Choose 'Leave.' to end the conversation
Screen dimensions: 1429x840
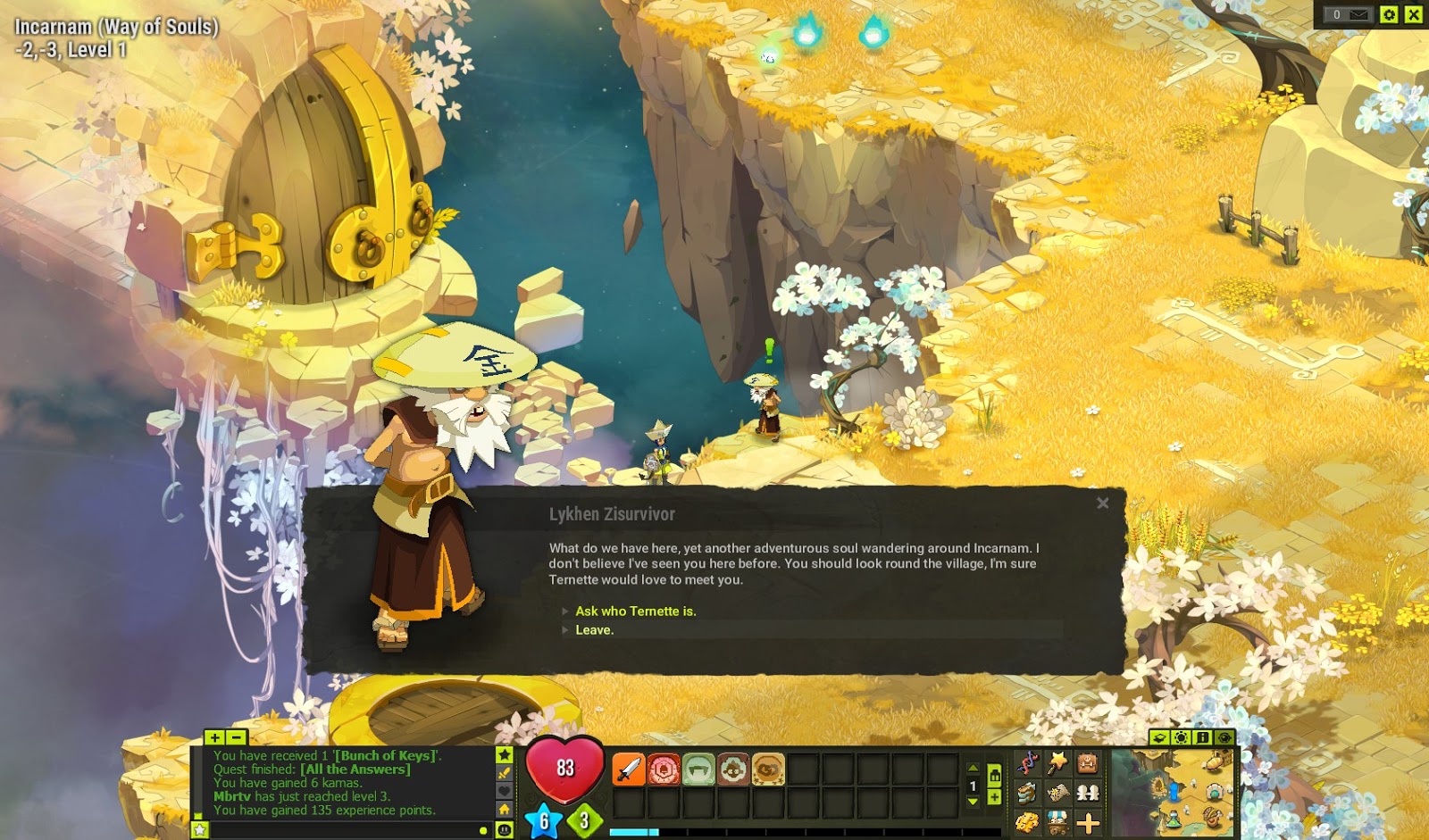pyautogui.click(x=595, y=629)
